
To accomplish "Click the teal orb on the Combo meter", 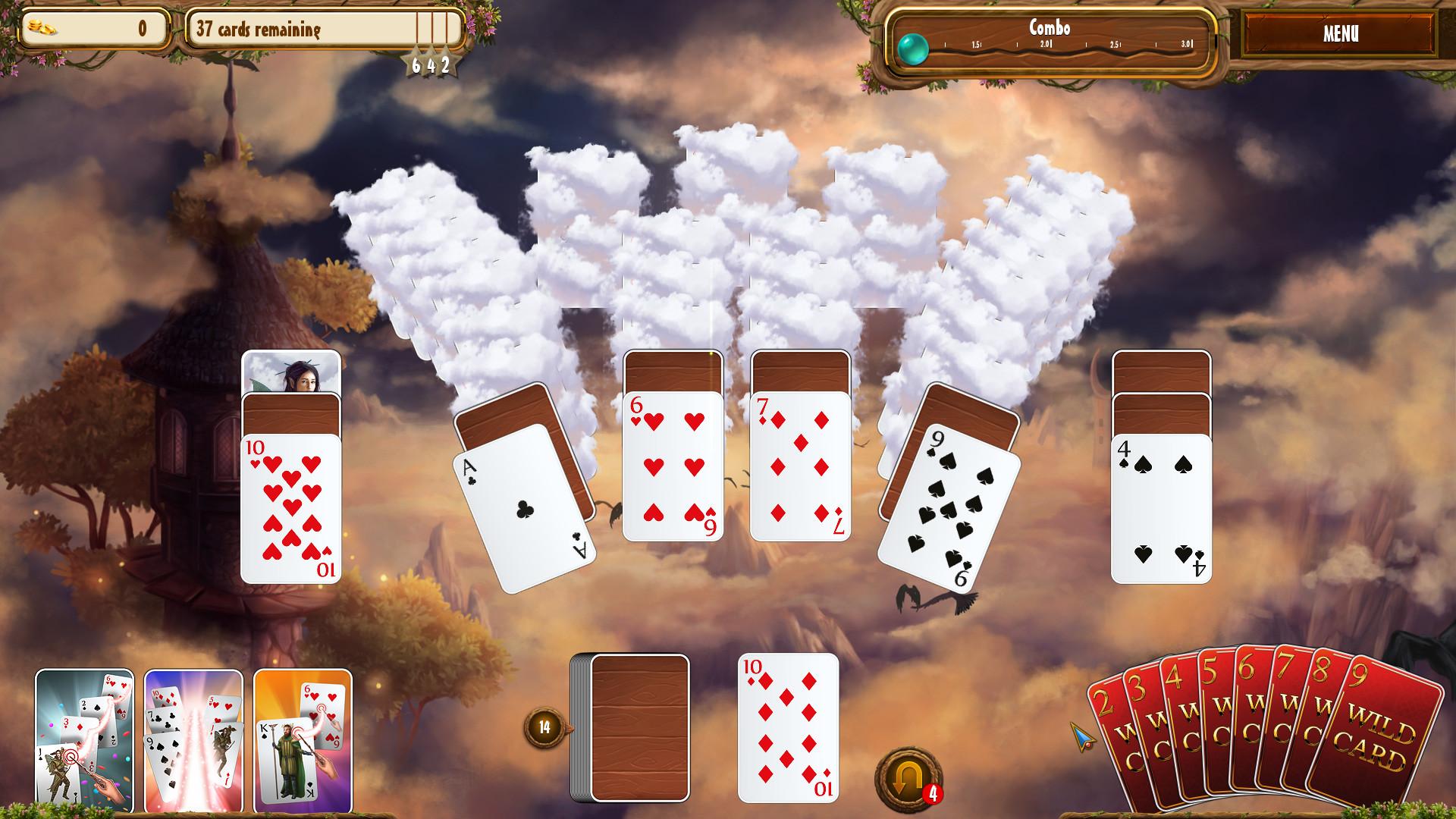I will pyautogui.click(x=914, y=48).
